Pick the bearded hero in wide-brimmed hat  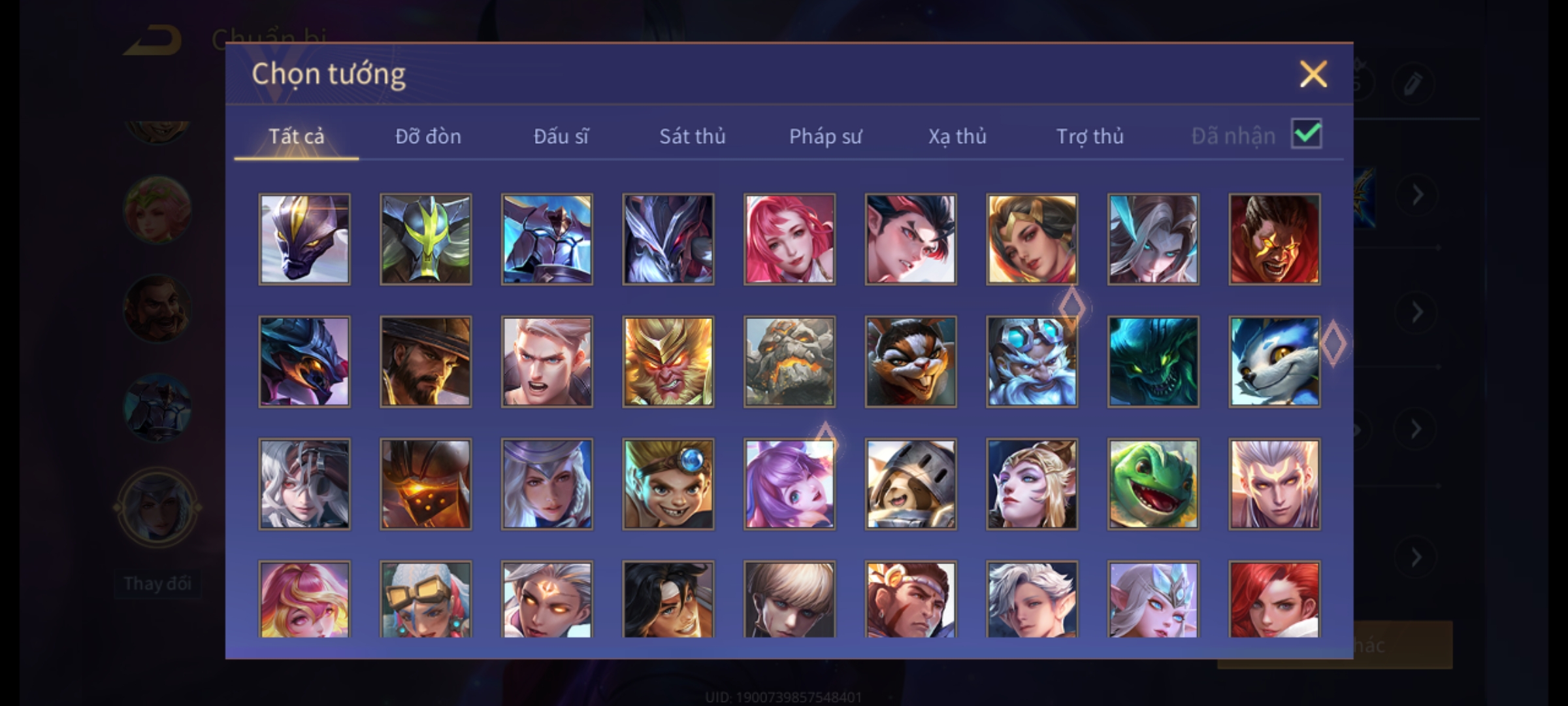[x=425, y=362]
